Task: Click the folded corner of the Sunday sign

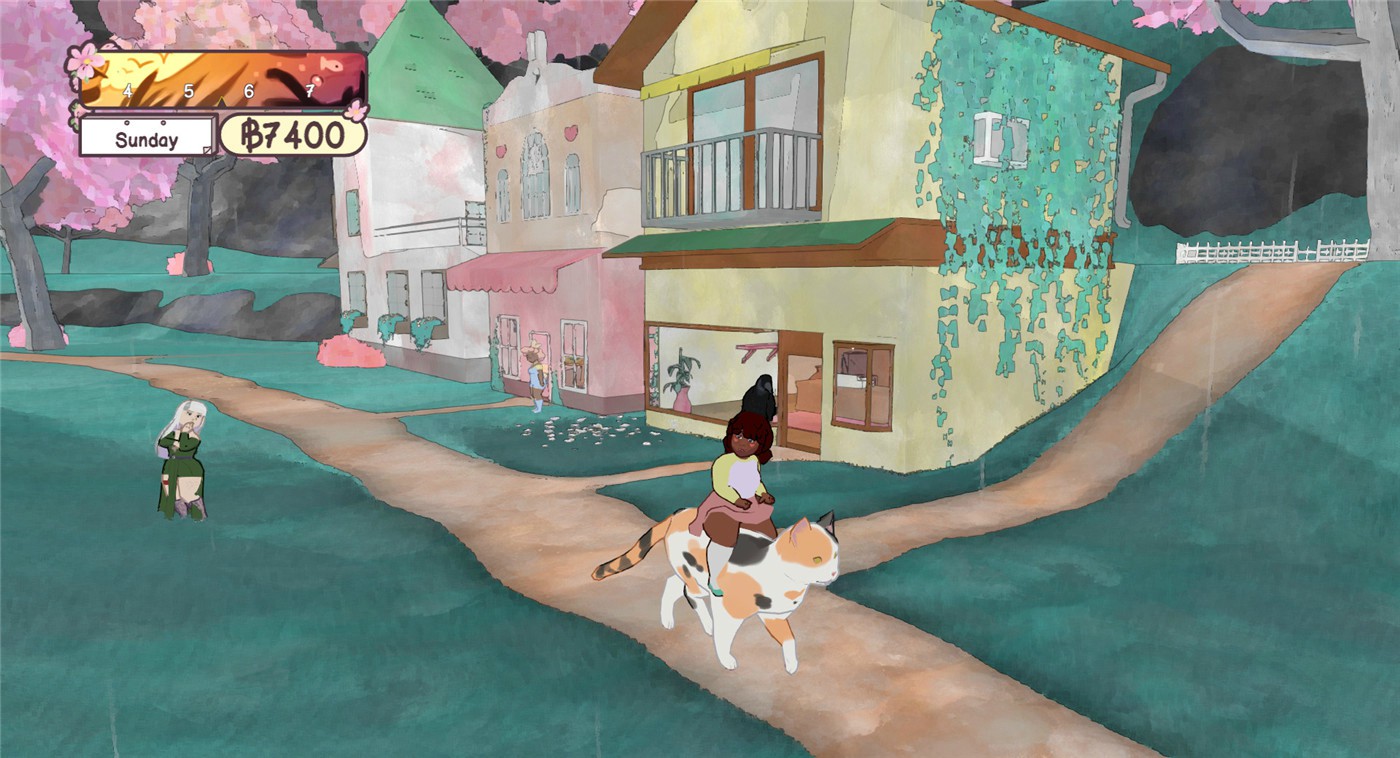Action: 207,149
